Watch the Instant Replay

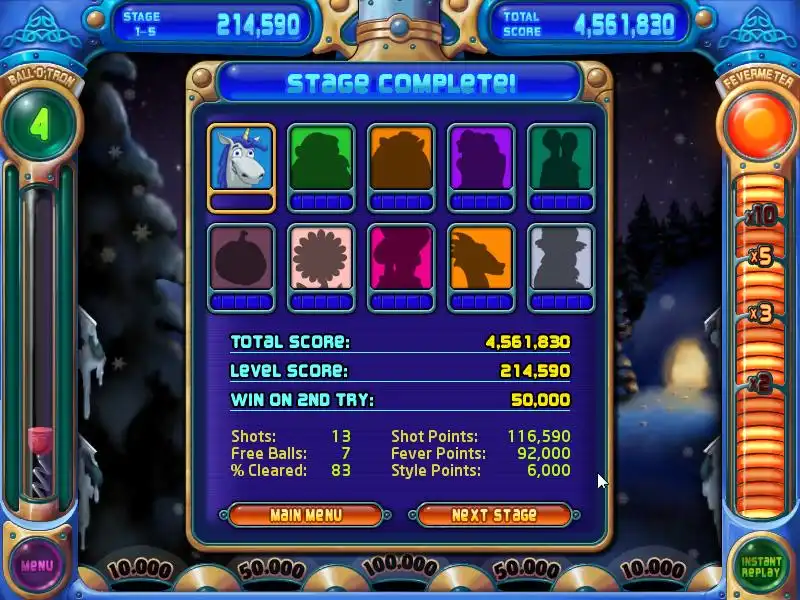[x=761, y=565]
